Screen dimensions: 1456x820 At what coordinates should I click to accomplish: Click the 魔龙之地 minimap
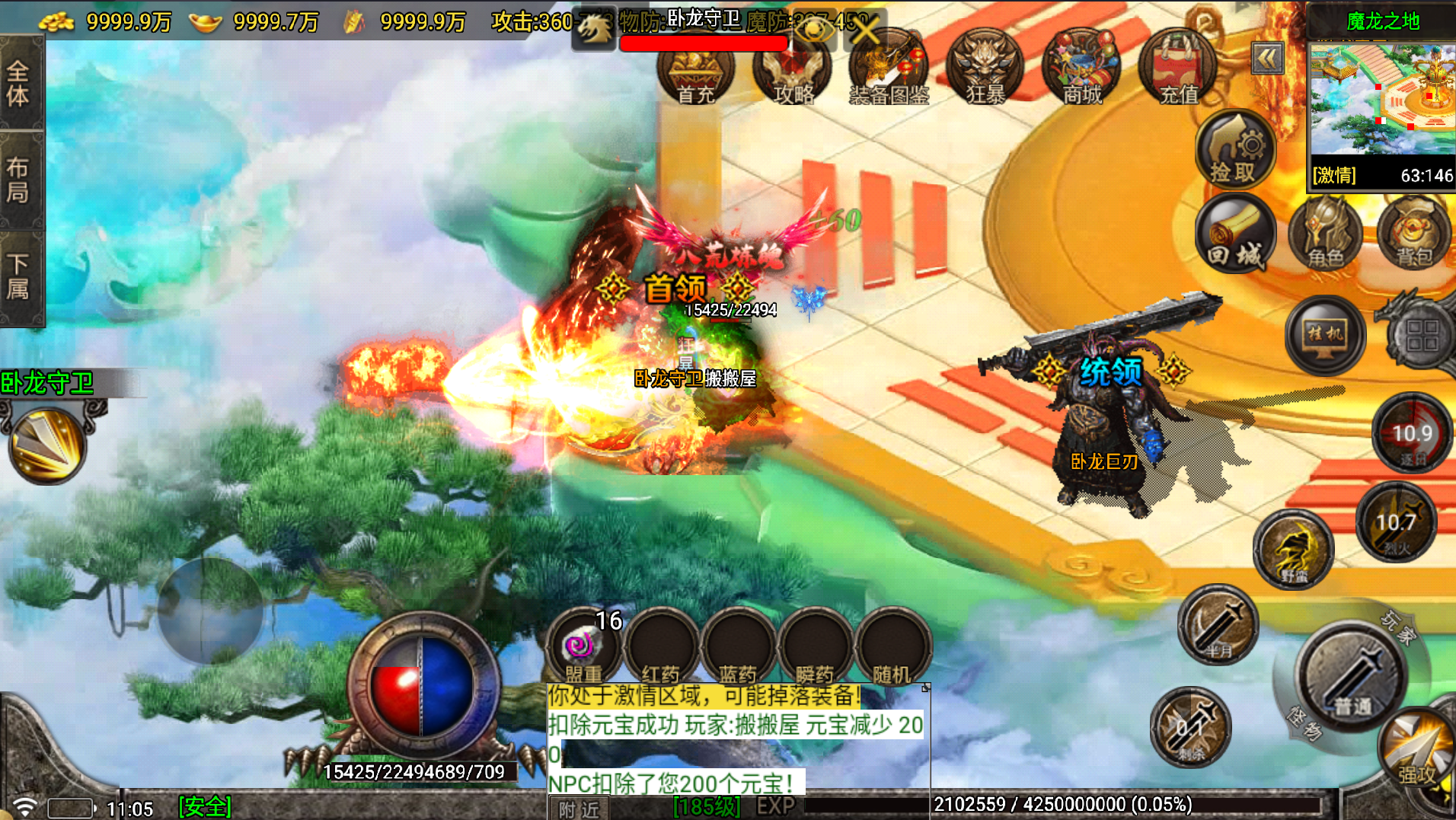click(x=1381, y=99)
